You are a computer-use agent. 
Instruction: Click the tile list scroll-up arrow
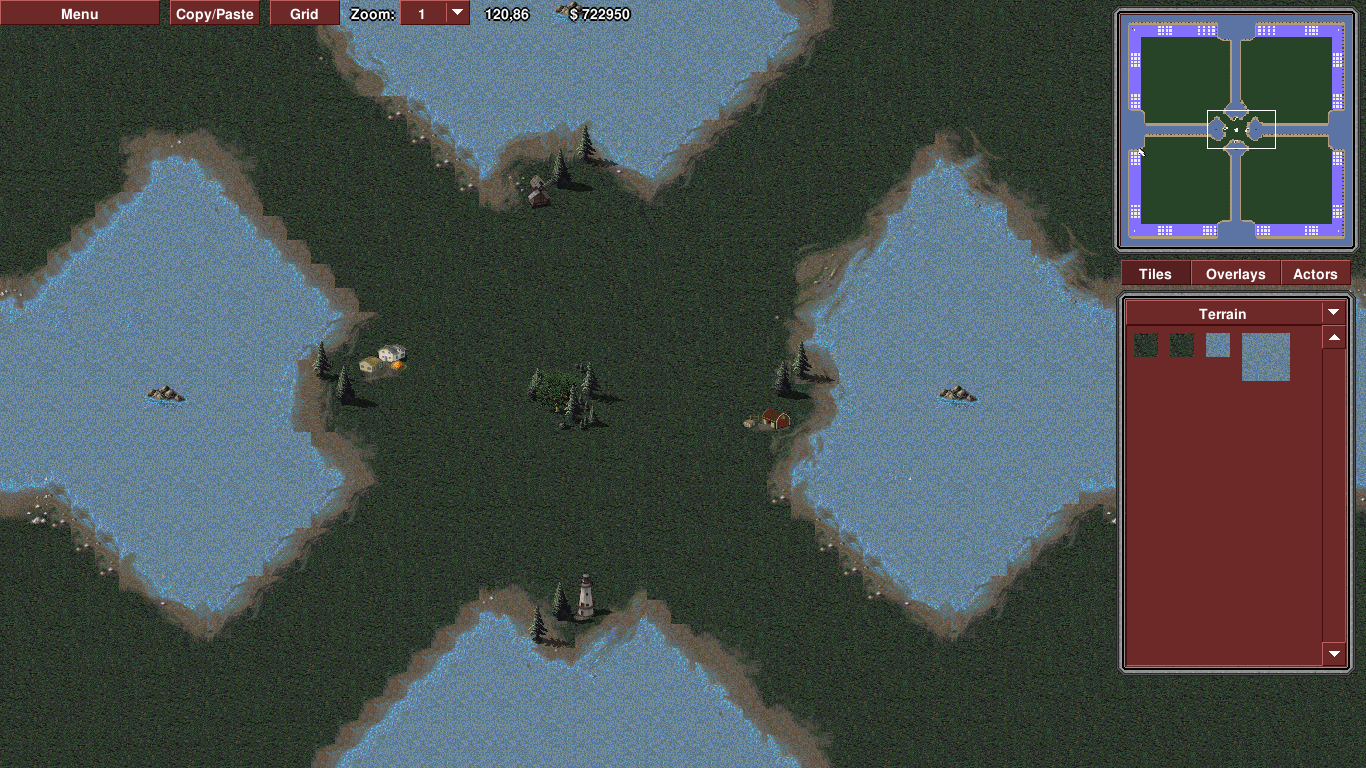pos(1334,338)
